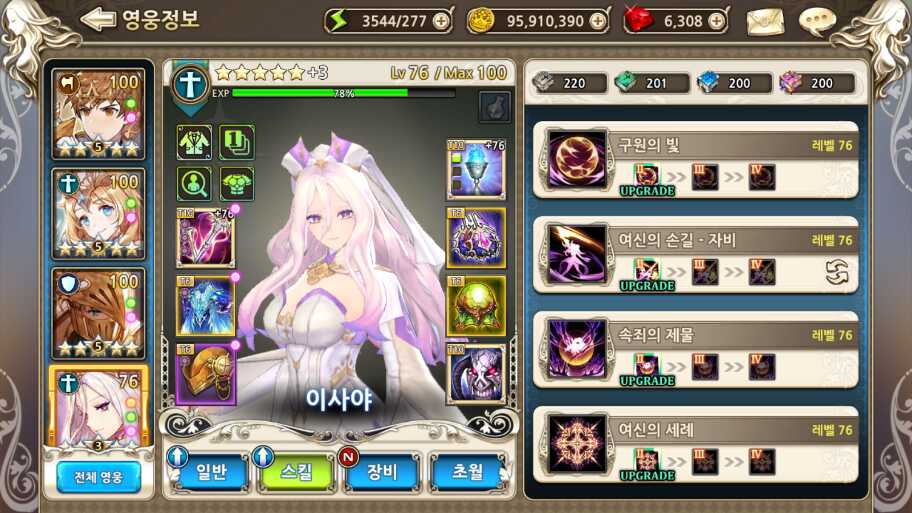Upgrade the 여신의 세례 skill
This screenshot has height=513, width=912.
647,463
